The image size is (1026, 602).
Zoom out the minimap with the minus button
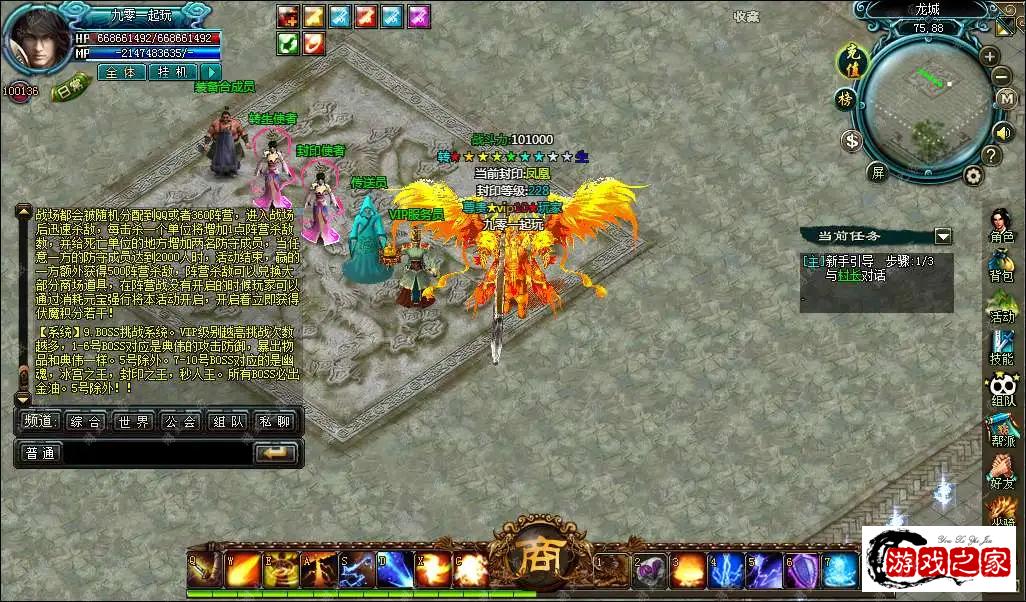(x=1002, y=76)
